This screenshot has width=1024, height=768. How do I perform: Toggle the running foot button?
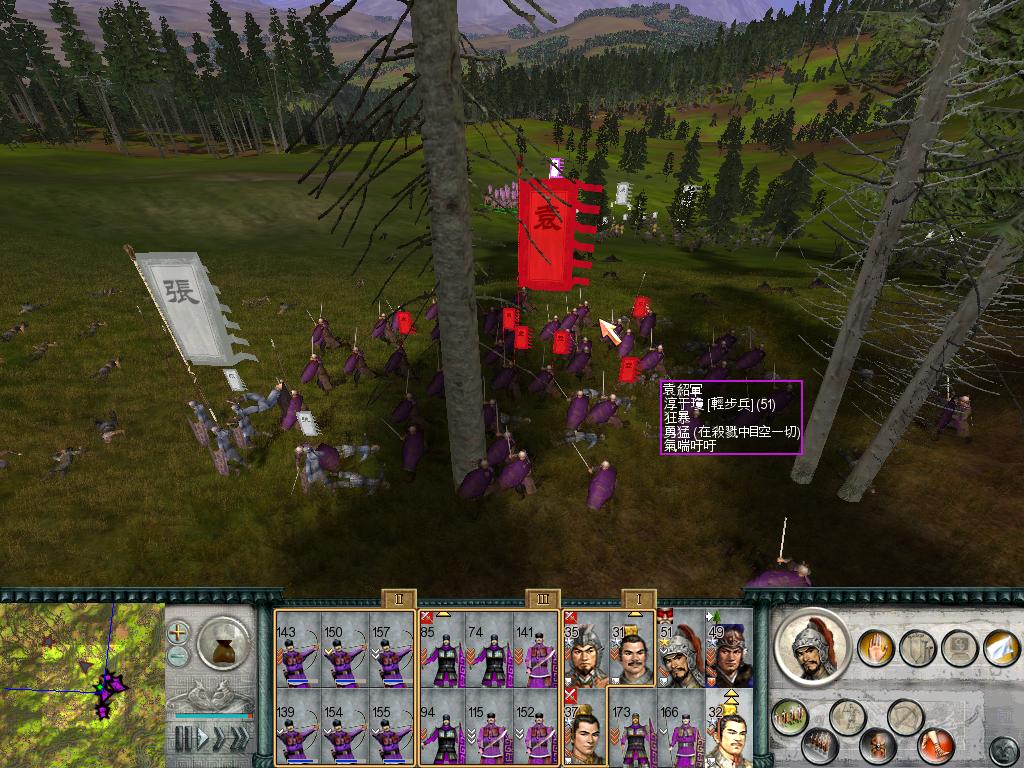pos(938,744)
